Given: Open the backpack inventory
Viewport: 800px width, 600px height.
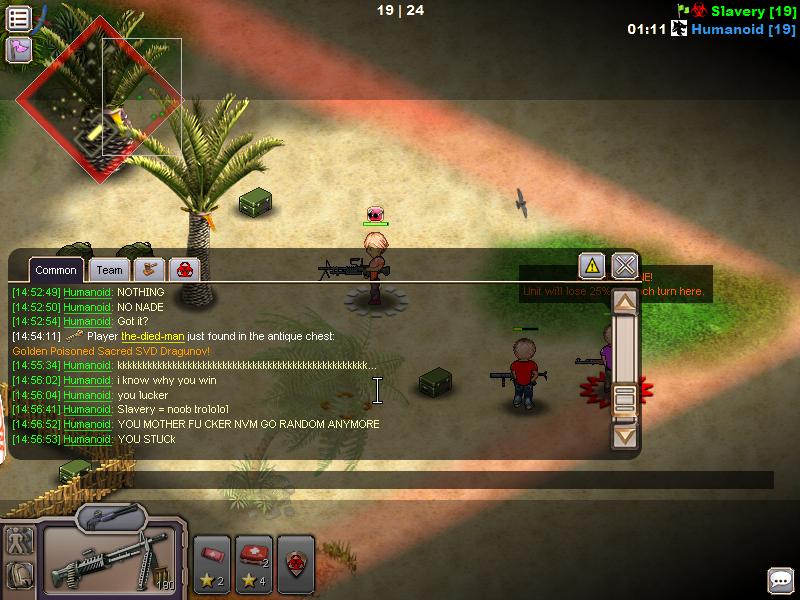Looking at the screenshot, I should click(x=20, y=575).
